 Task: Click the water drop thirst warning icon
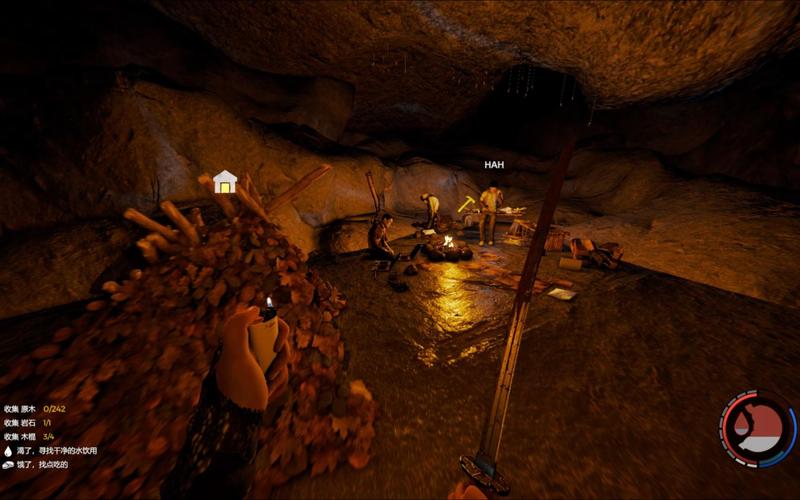8,451
